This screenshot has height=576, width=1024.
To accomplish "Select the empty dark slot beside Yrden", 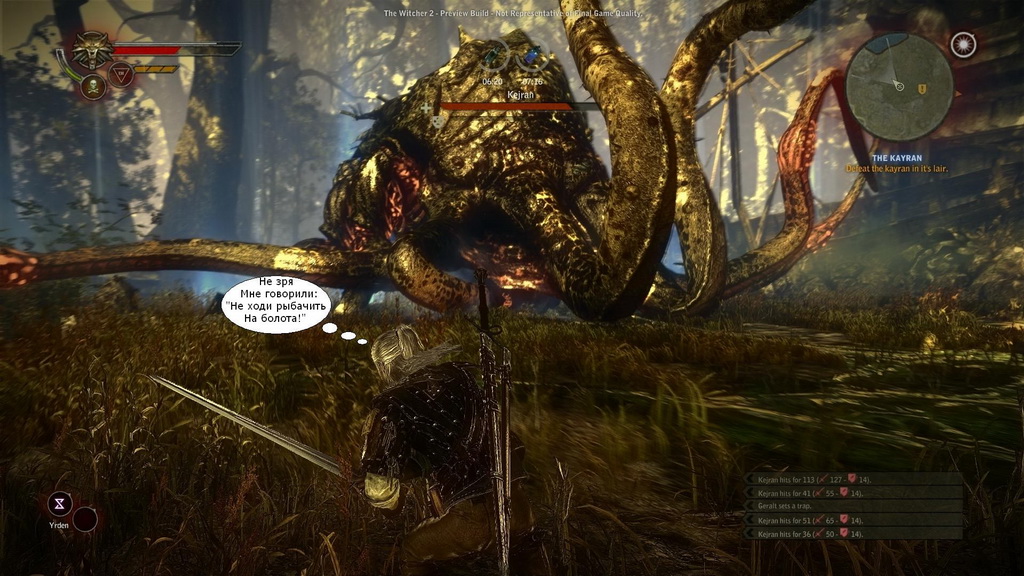I will point(86,518).
